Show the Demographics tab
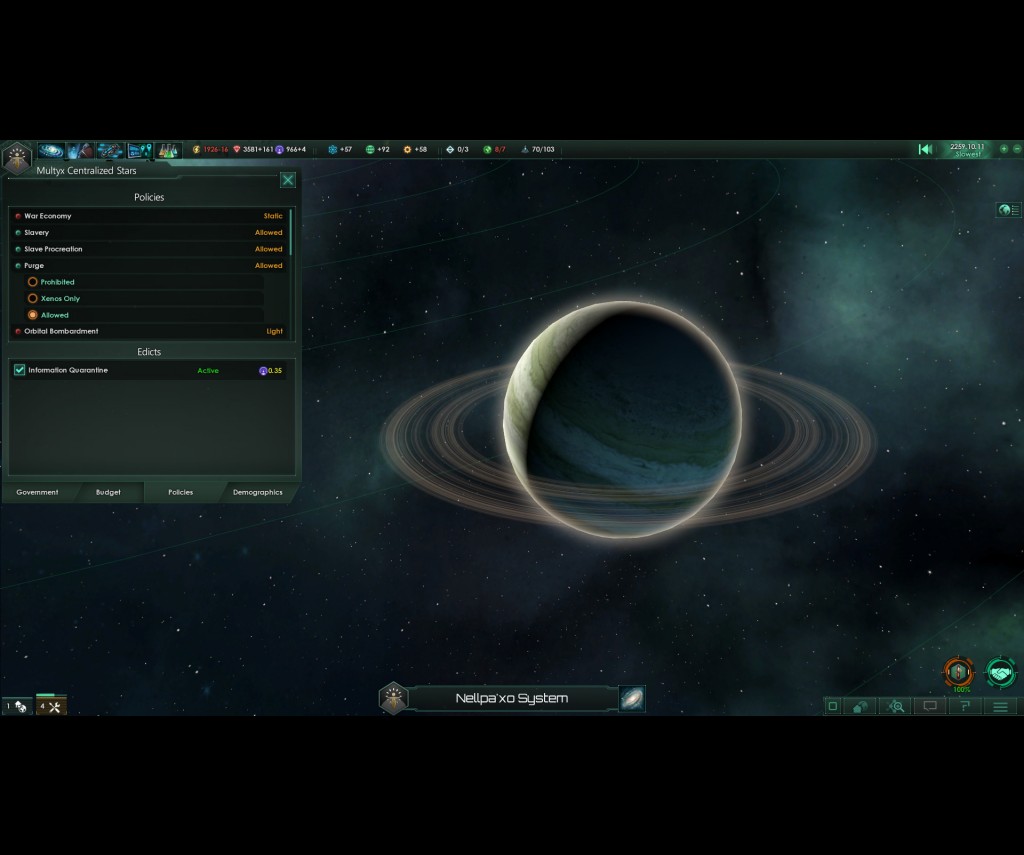Viewport: 1024px width, 855px height. [x=257, y=492]
